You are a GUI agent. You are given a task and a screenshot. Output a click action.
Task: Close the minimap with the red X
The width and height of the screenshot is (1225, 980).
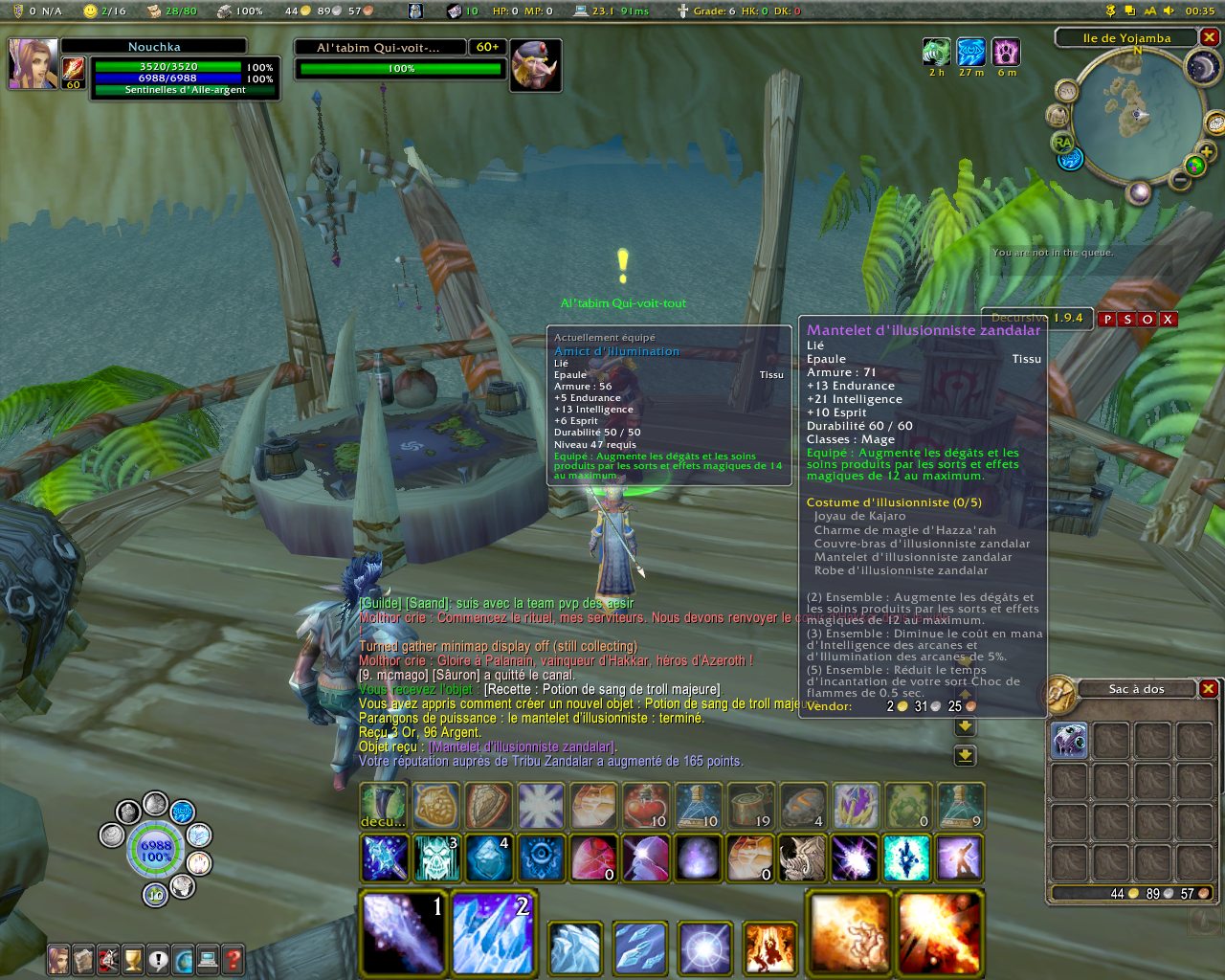[x=1210, y=37]
